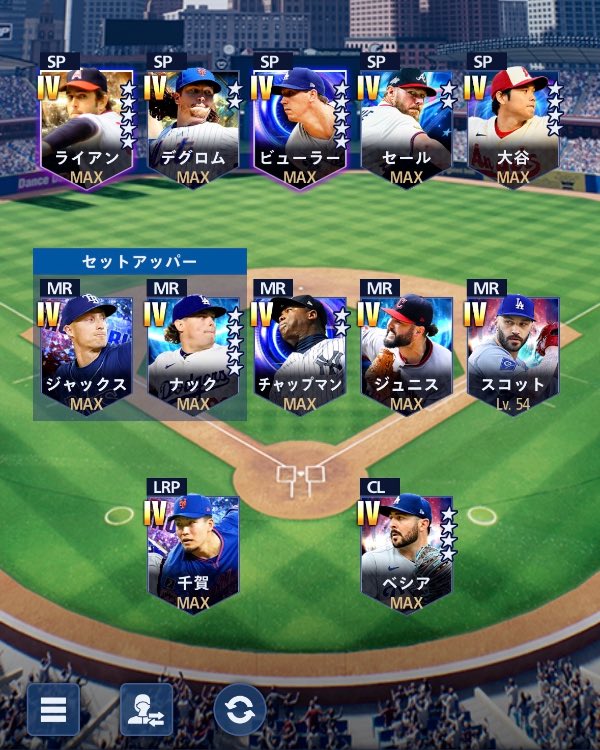Open the 大谷 pitcher card
Viewport: 600px width, 750px height.
[x=513, y=126]
